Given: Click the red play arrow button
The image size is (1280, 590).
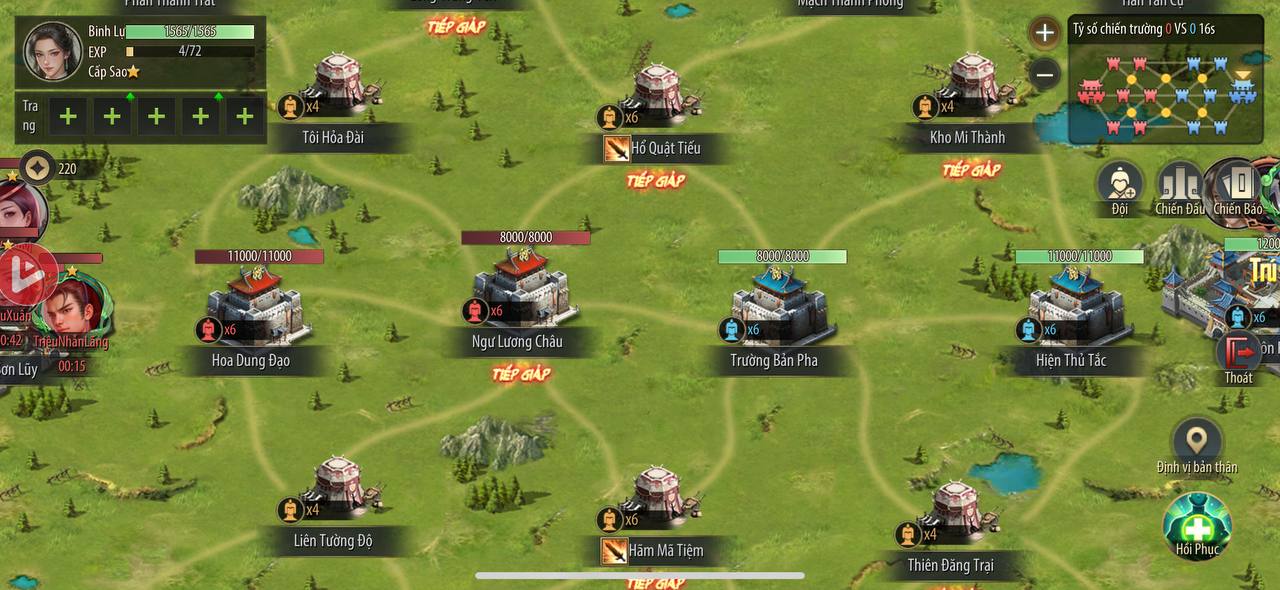Looking at the screenshot, I should click(x=24, y=273).
